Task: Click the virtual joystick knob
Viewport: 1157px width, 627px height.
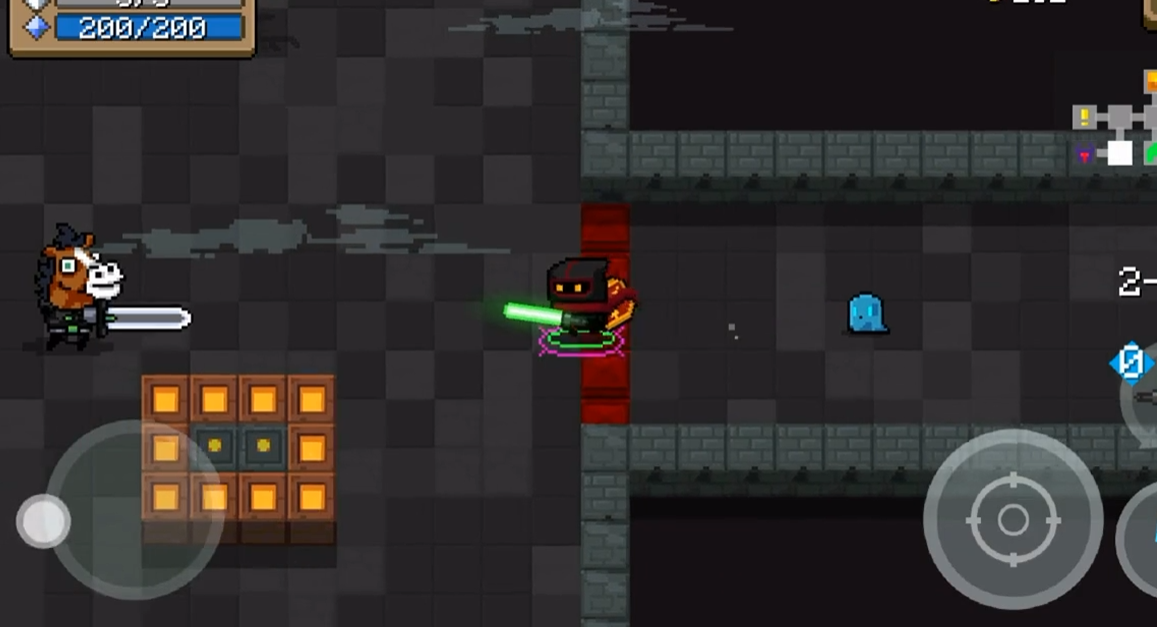Action: [x=43, y=521]
